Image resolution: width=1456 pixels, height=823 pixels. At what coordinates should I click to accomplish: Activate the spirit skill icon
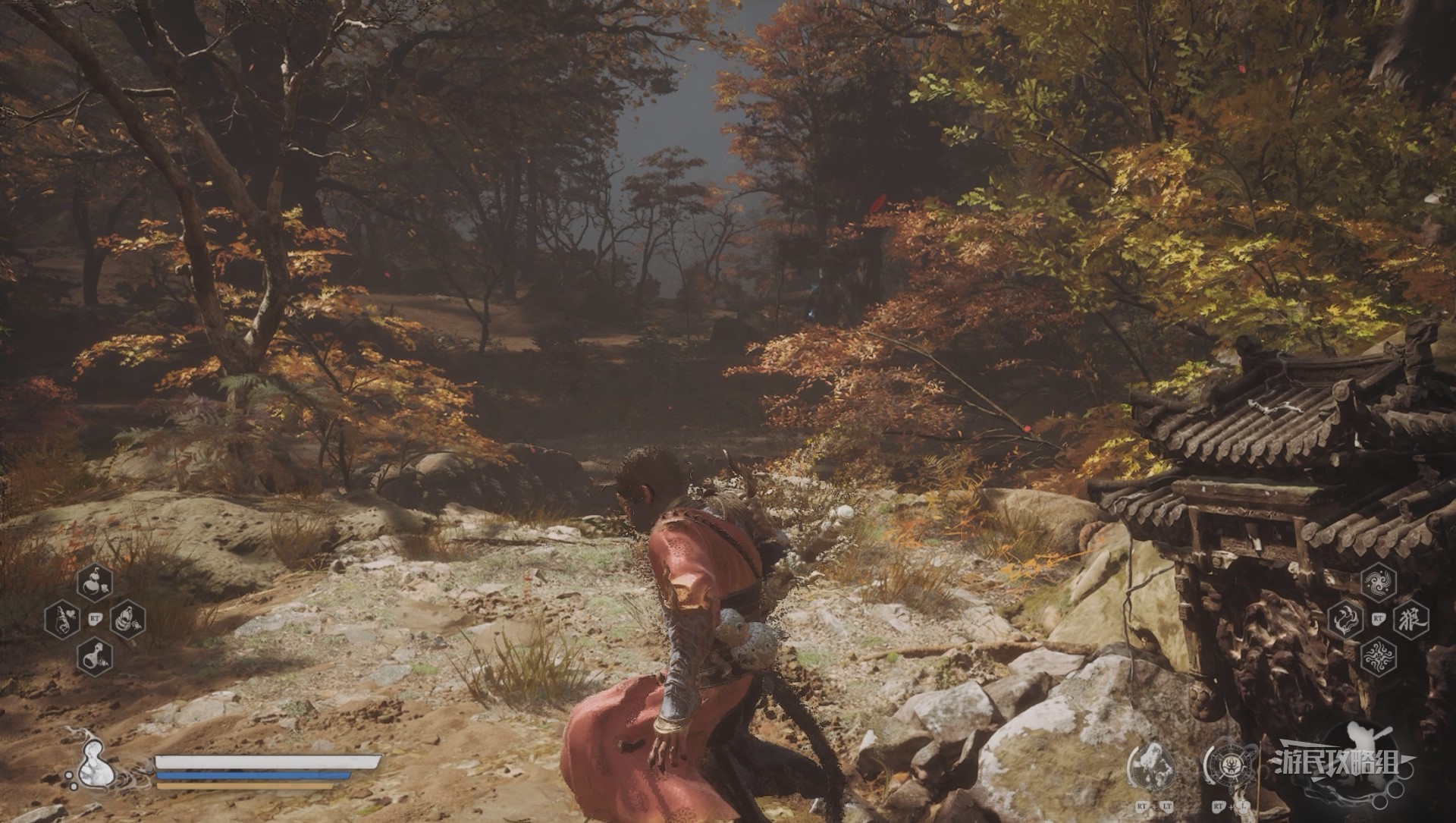click(1153, 768)
